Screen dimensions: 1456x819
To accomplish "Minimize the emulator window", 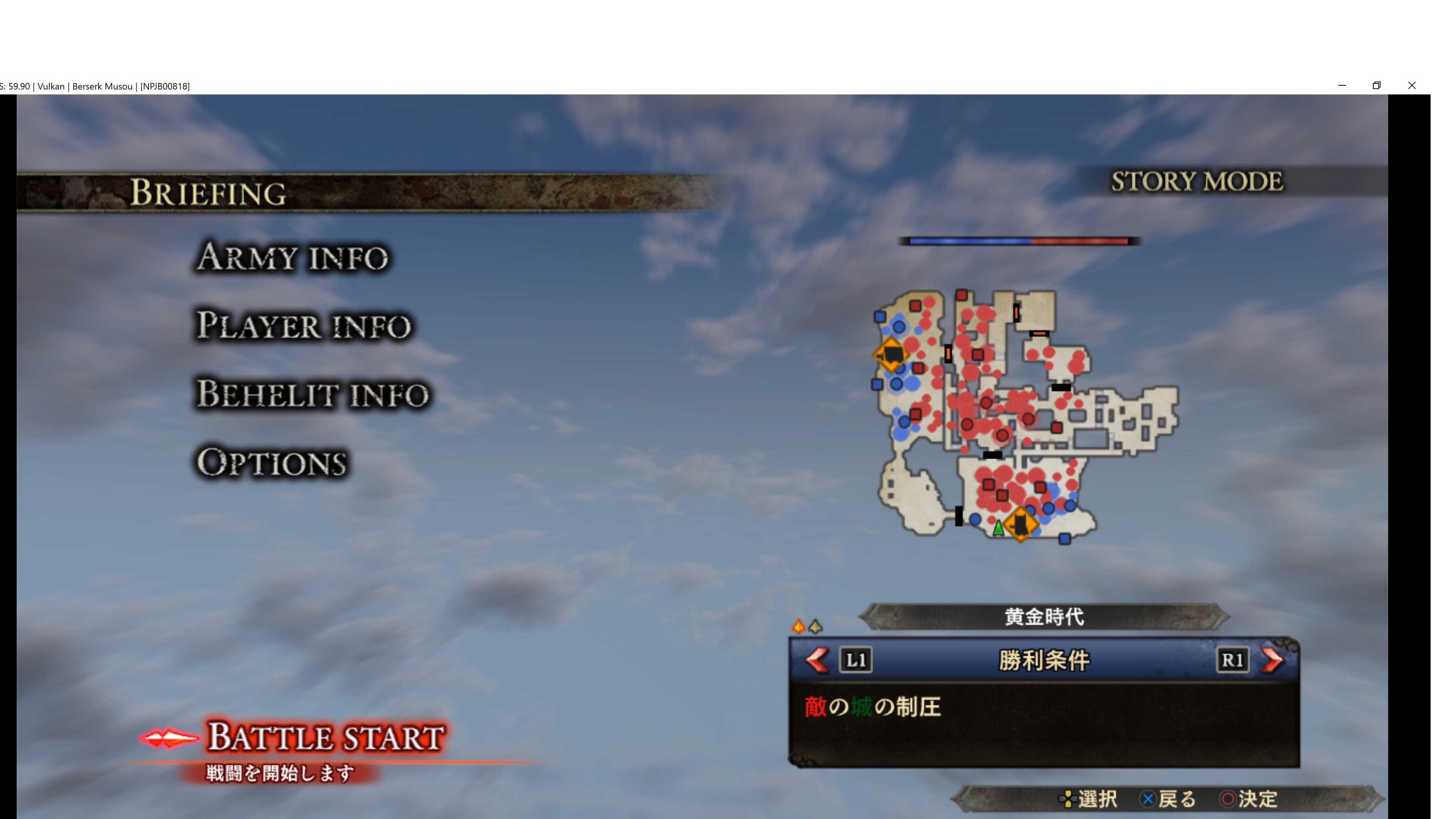I will pyautogui.click(x=1342, y=86).
